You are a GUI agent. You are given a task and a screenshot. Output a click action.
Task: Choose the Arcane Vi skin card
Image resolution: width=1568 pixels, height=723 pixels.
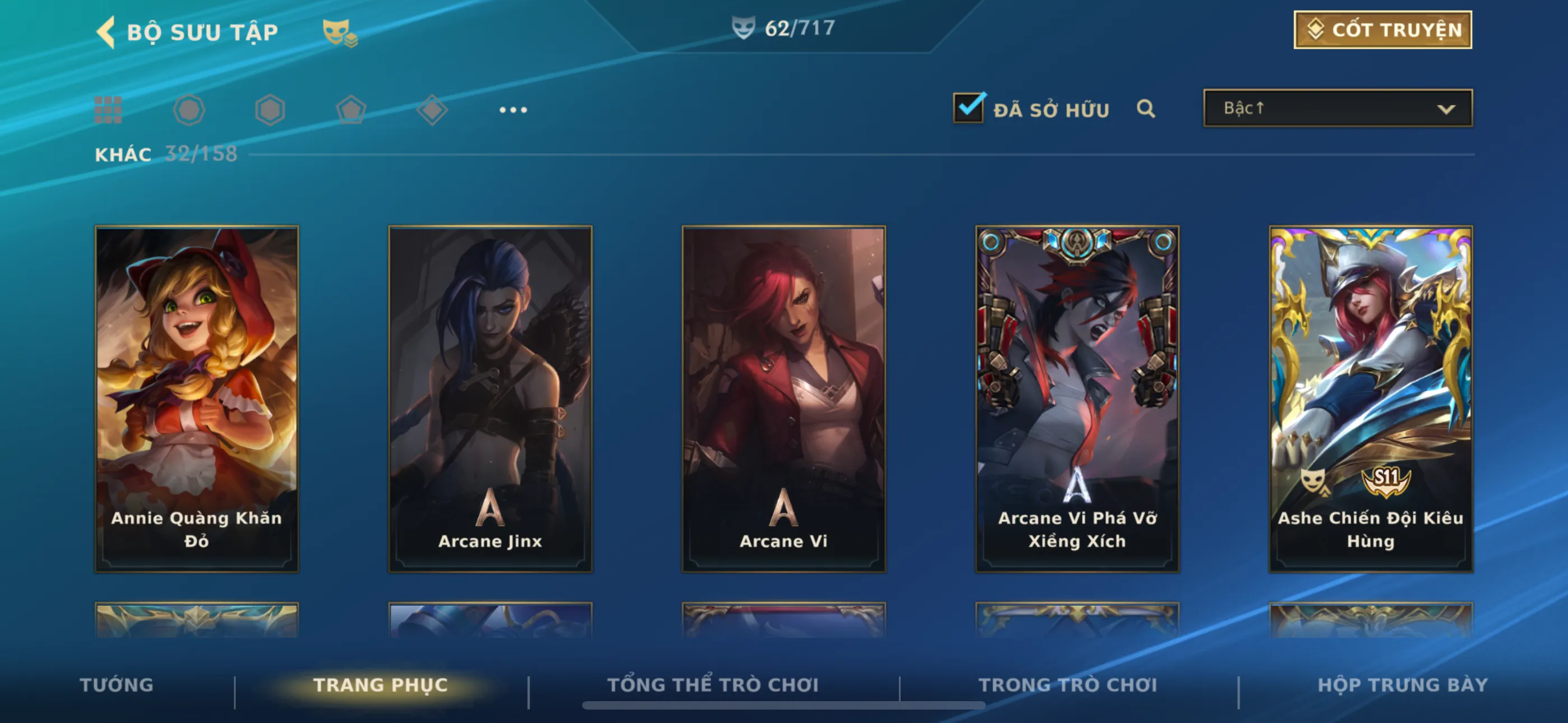pyautogui.click(x=783, y=398)
